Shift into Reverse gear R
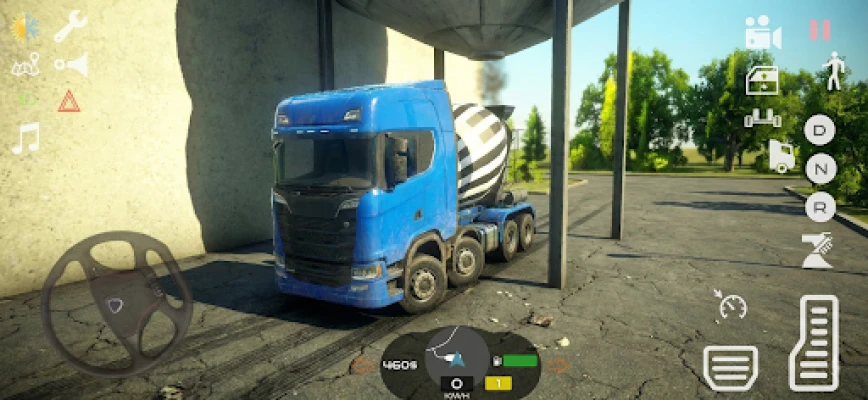This screenshot has height=400, width=868. 819,206
